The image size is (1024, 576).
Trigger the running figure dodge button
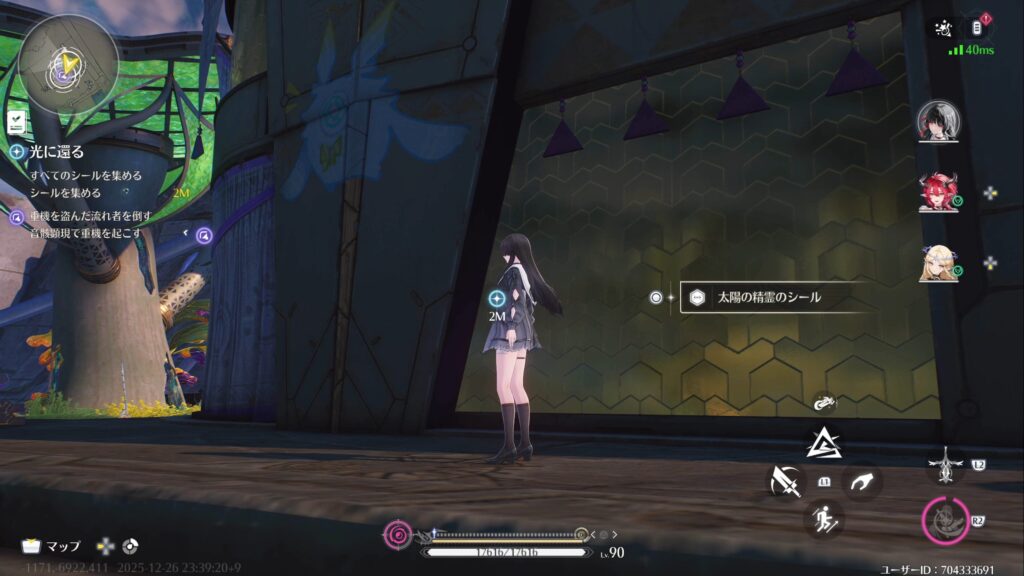[x=824, y=518]
